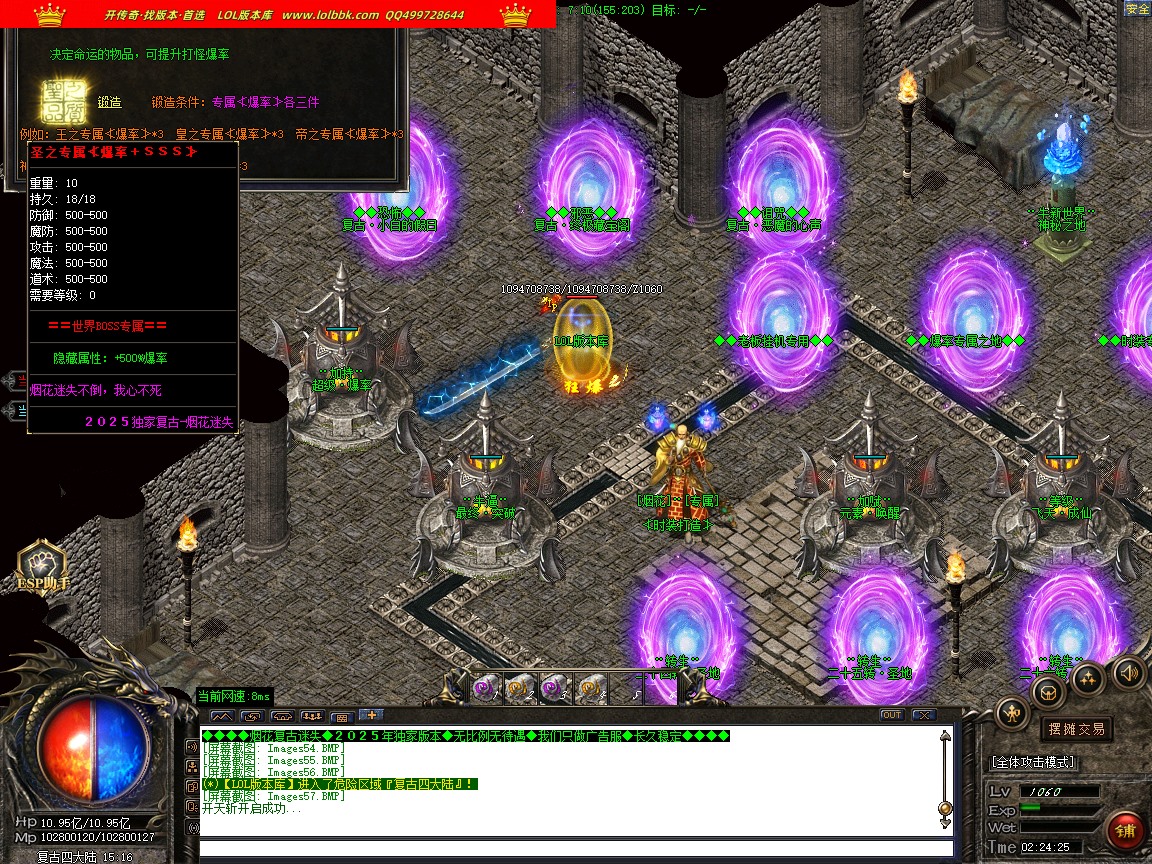Open the ESP助手 assistant
Image resolution: width=1152 pixels, height=864 pixels.
[x=41, y=567]
